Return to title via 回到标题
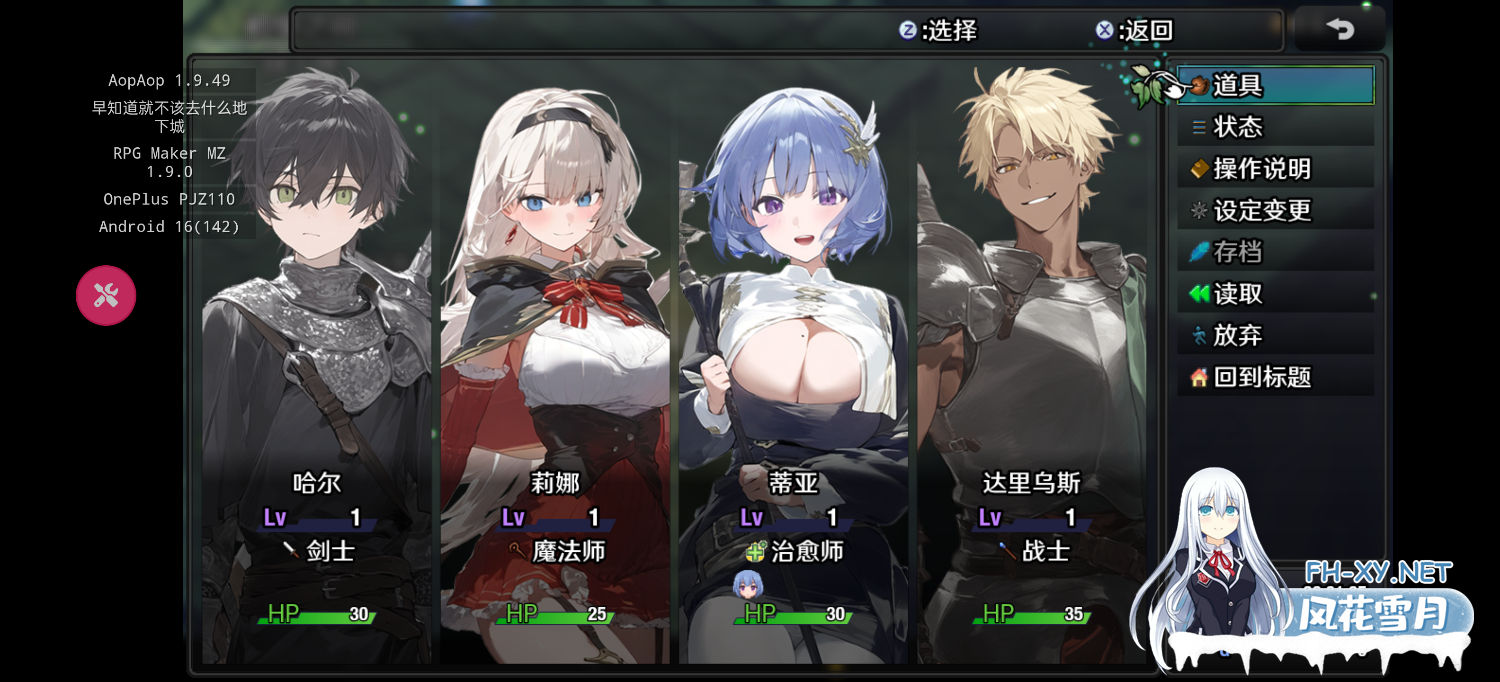The height and width of the screenshot is (682, 1500). coord(1275,378)
